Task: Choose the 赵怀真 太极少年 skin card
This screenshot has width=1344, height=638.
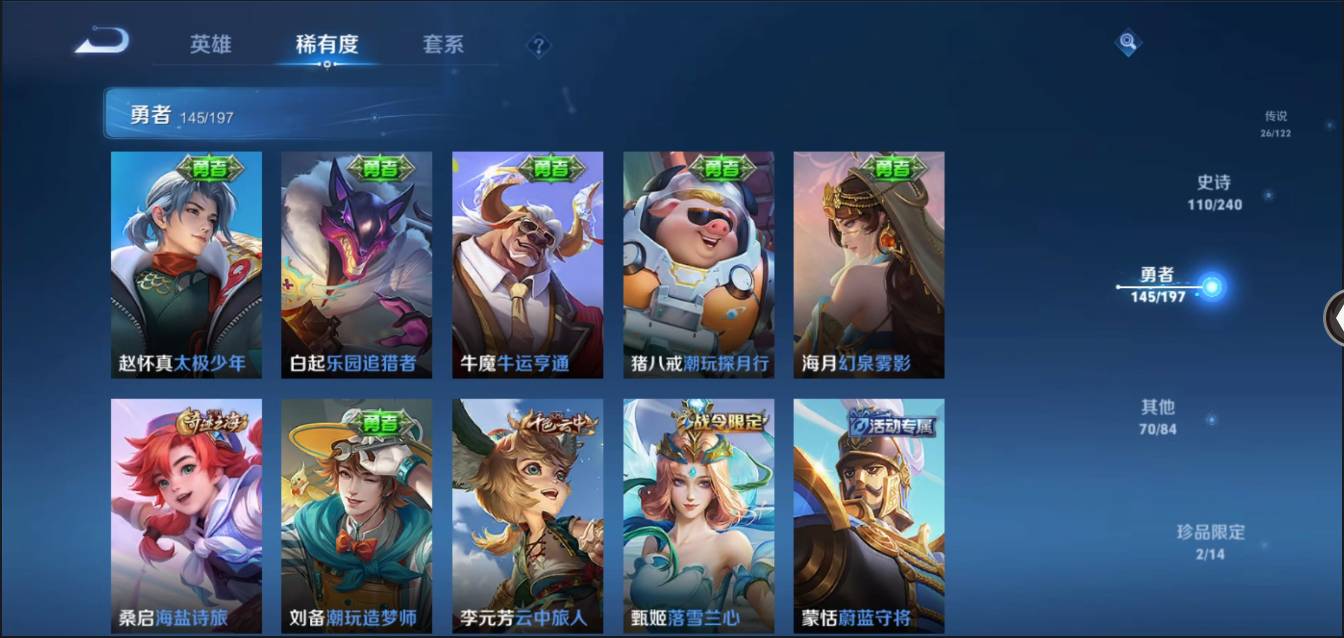Action: pyautogui.click(x=186, y=265)
